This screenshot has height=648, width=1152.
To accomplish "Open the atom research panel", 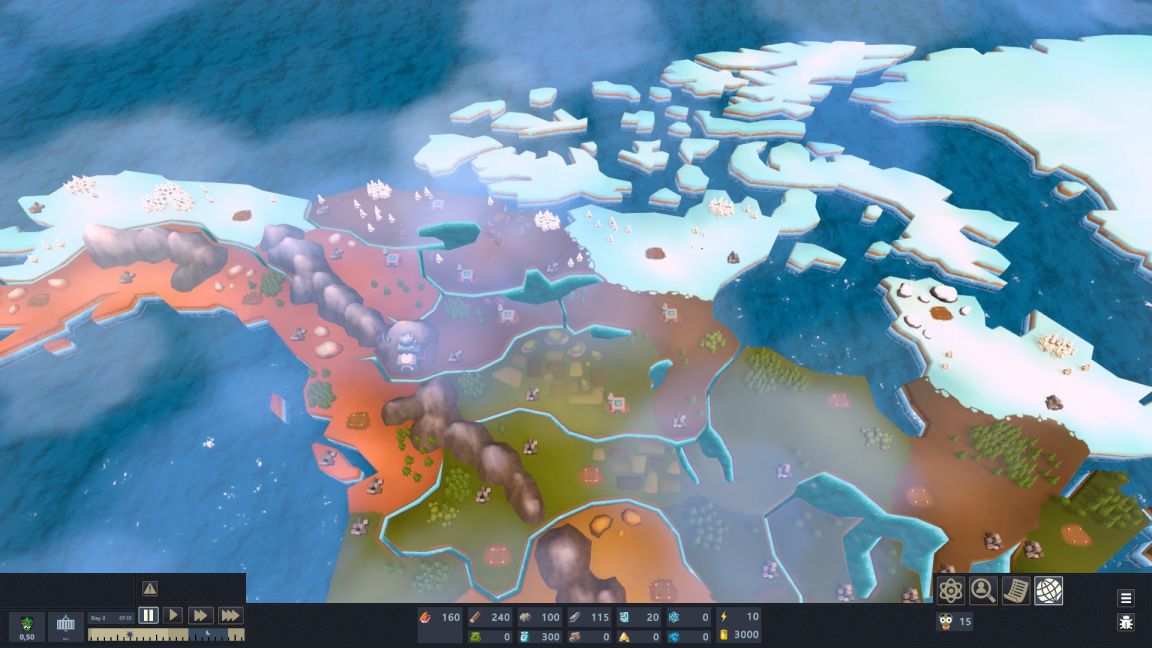I will [x=951, y=591].
